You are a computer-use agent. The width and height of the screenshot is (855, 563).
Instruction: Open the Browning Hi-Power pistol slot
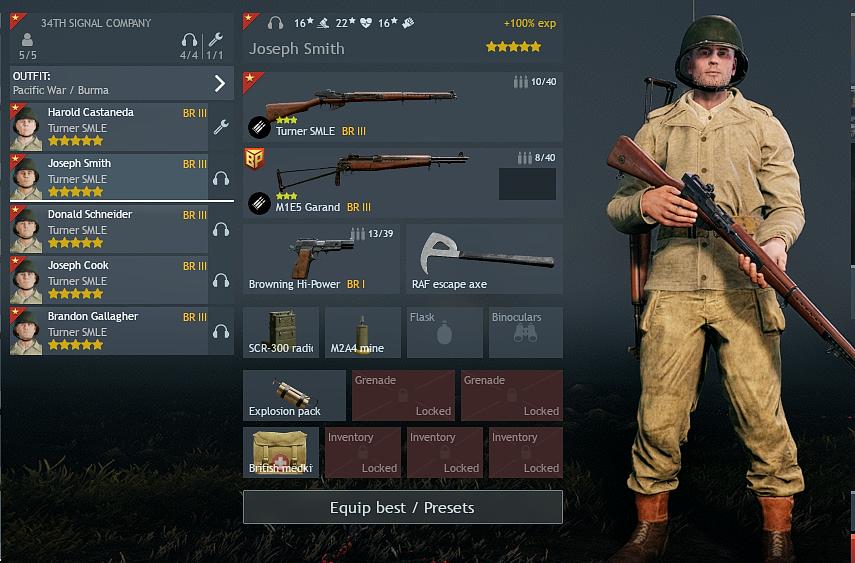pos(321,259)
